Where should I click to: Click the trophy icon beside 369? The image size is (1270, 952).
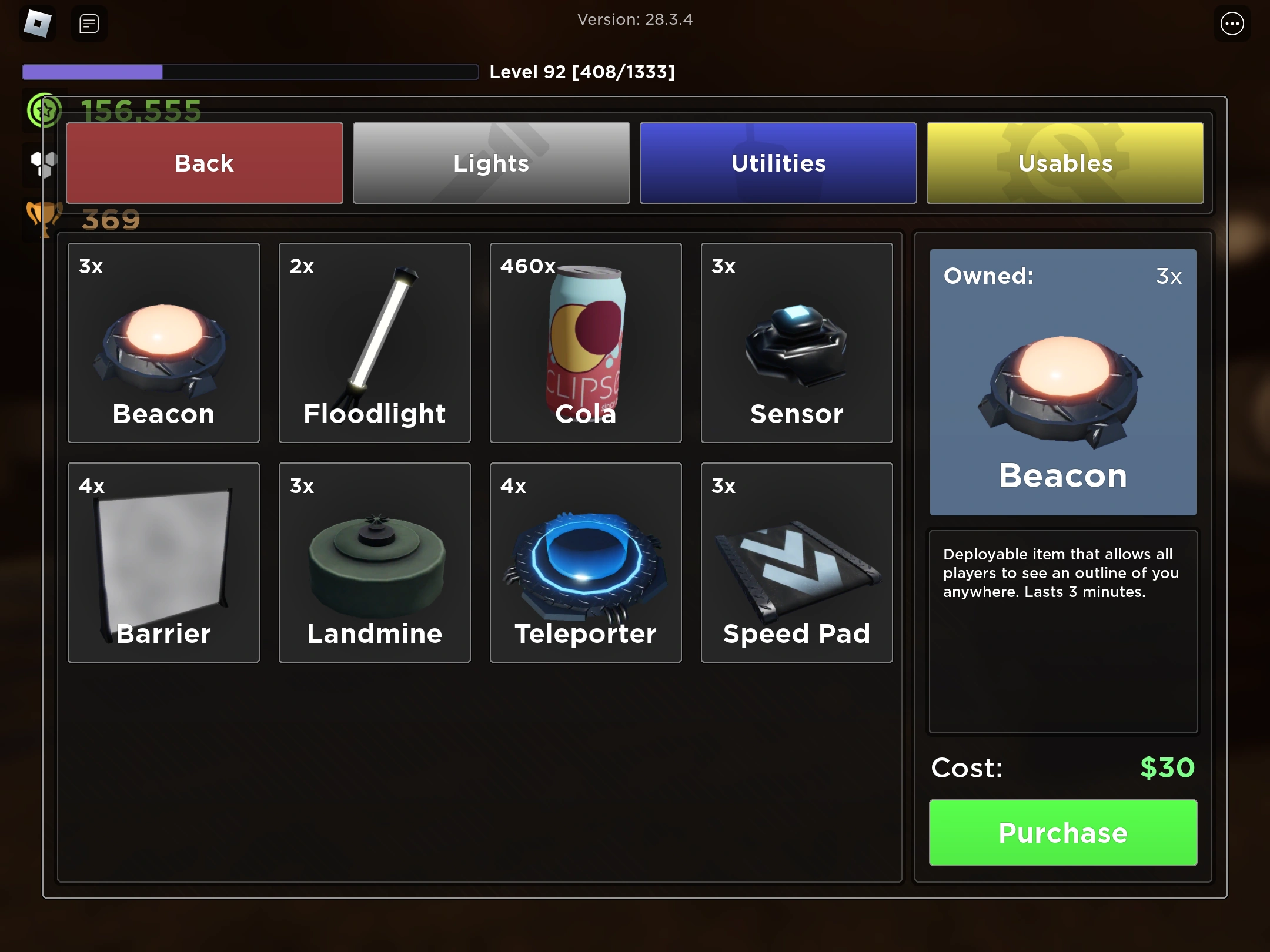pos(45,217)
